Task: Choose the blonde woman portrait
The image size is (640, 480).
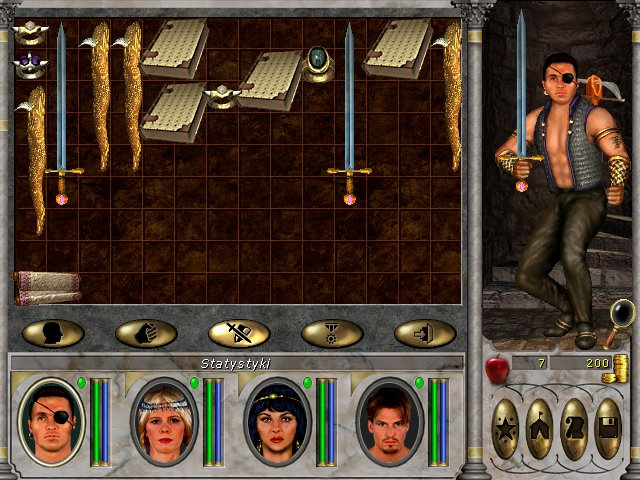Action: pos(164,421)
